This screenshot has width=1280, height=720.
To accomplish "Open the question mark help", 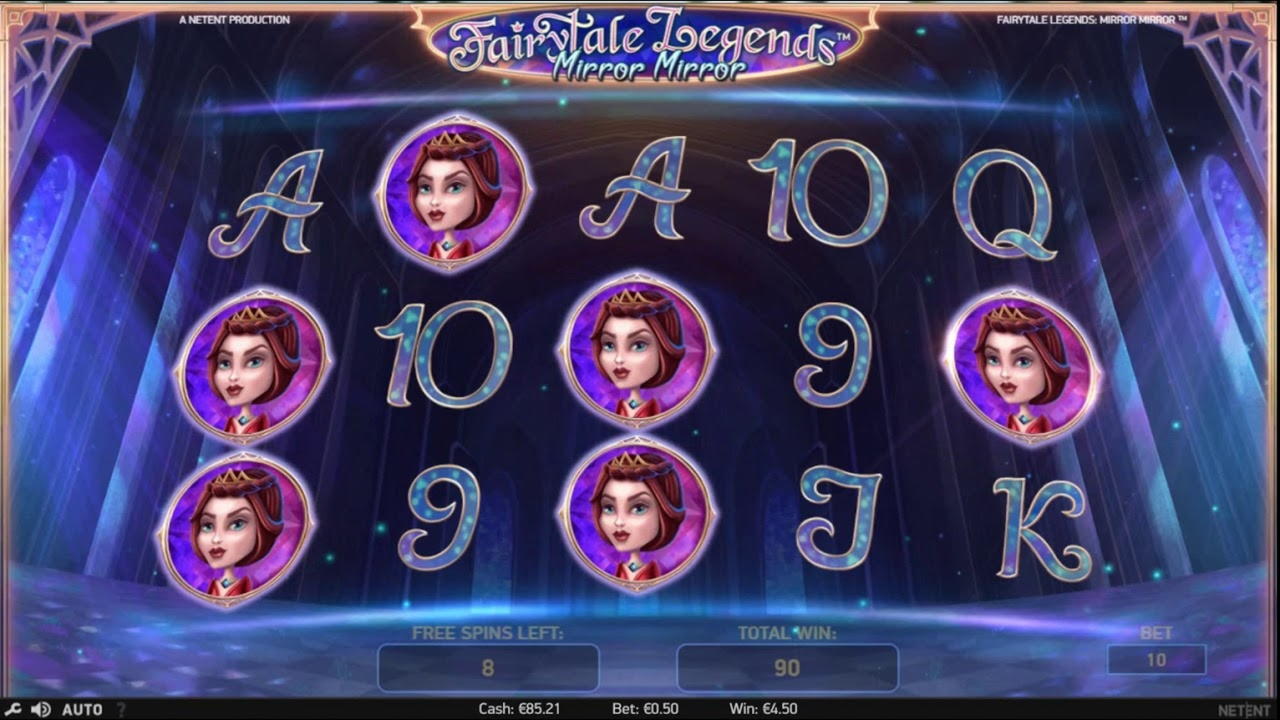I will coord(122,709).
